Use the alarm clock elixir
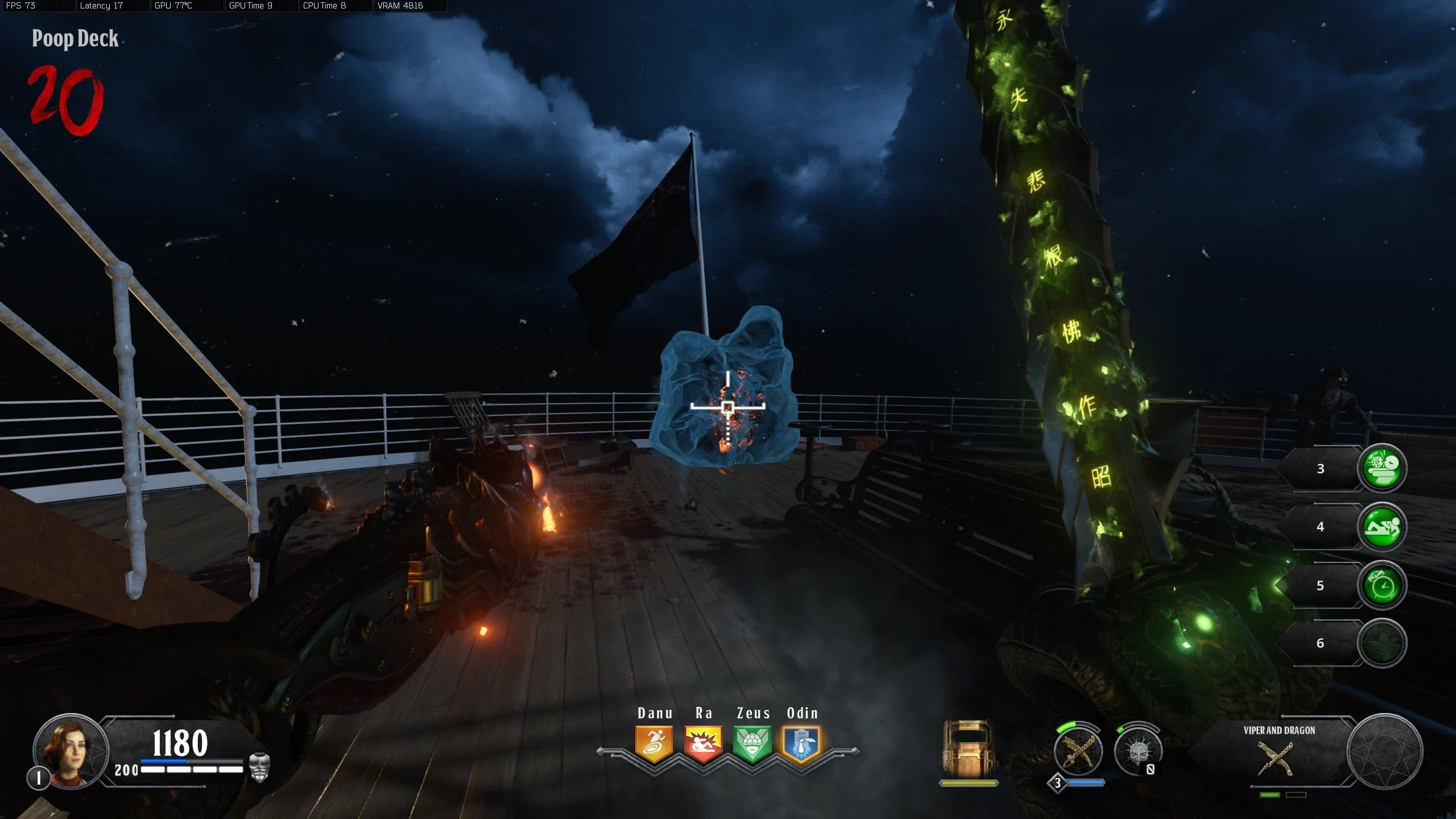The width and height of the screenshot is (1456, 819). coord(1382,585)
